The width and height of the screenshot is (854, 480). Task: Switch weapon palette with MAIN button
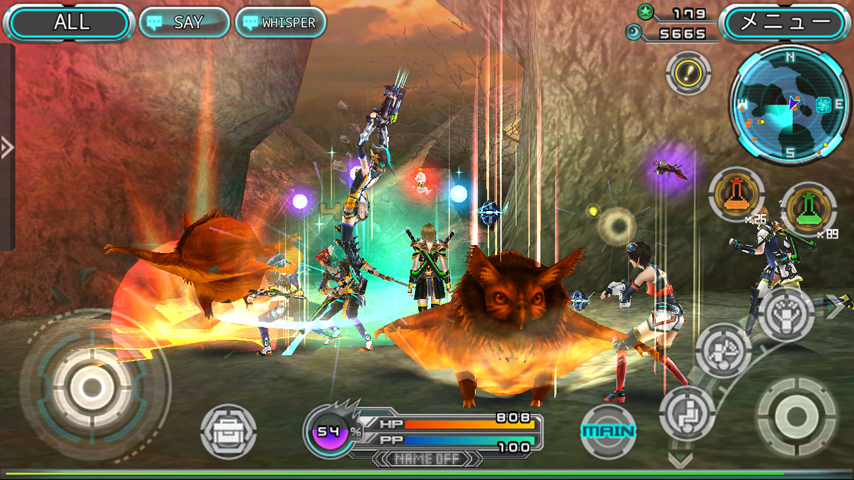(609, 431)
